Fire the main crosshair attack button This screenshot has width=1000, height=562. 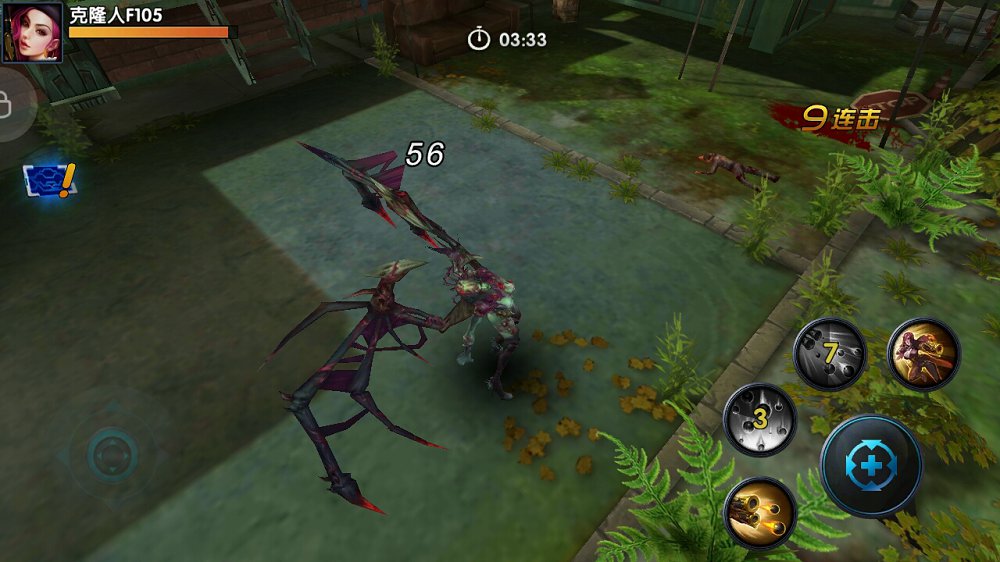point(871,465)
